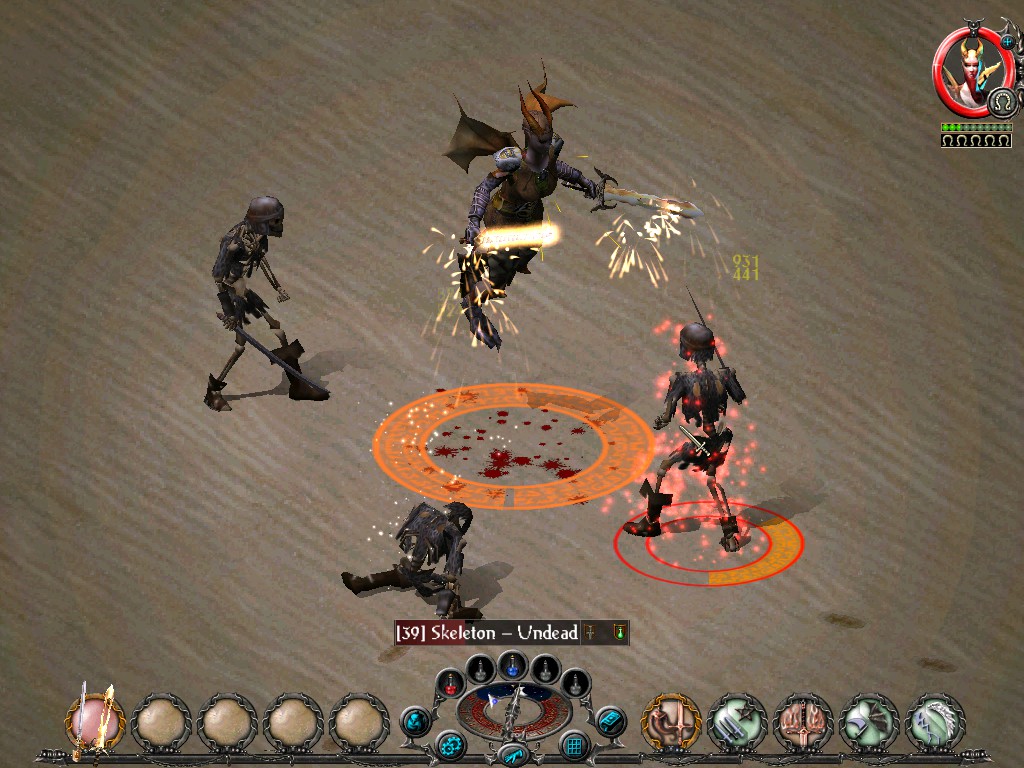Click the central compass dial
This screenshot has height=768, width=1024.
coord(513,711)
